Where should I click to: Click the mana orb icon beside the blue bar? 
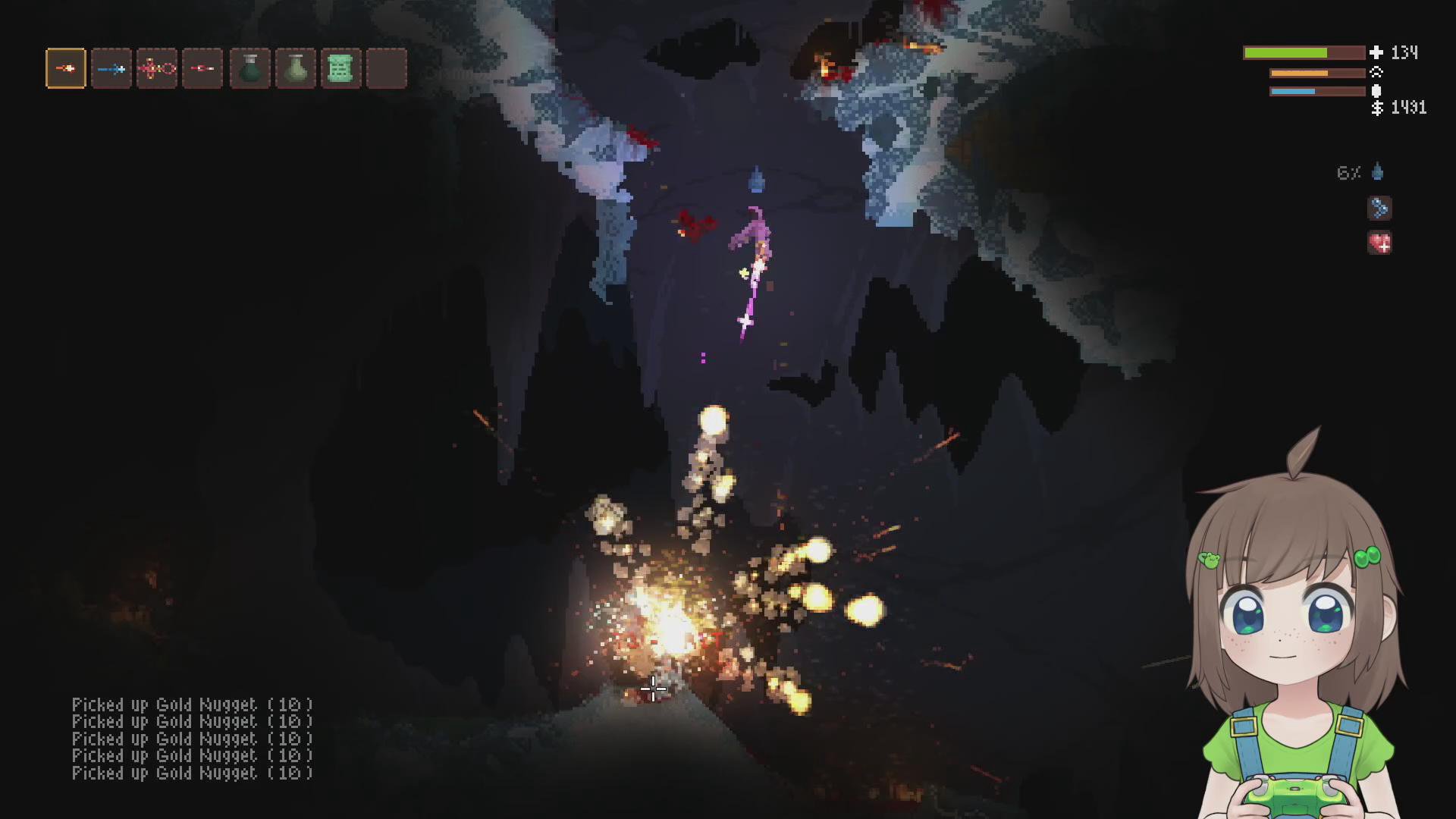click(1376, 91)
